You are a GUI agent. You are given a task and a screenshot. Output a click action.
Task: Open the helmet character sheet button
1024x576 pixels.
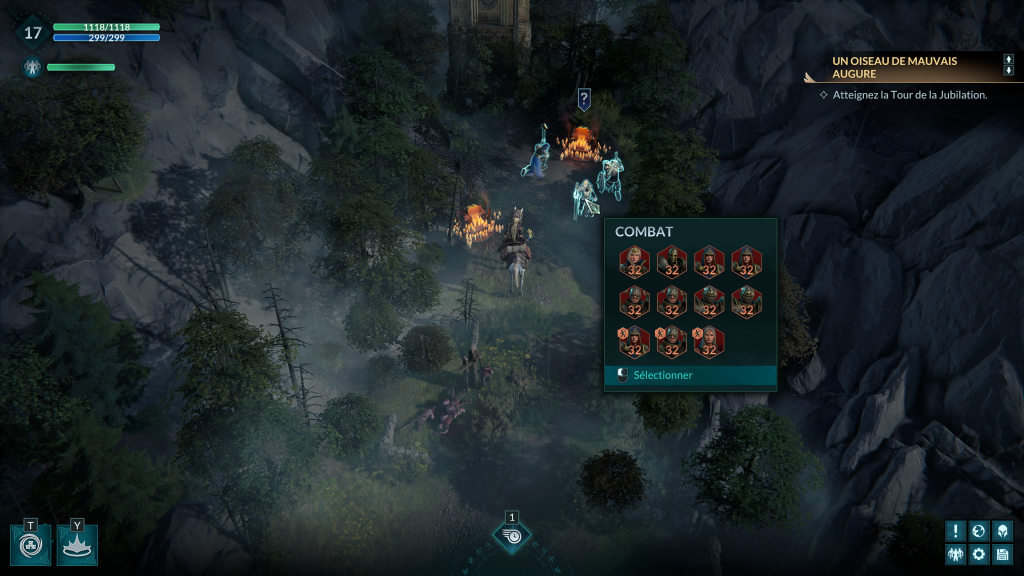click(x=1001, y=531)
